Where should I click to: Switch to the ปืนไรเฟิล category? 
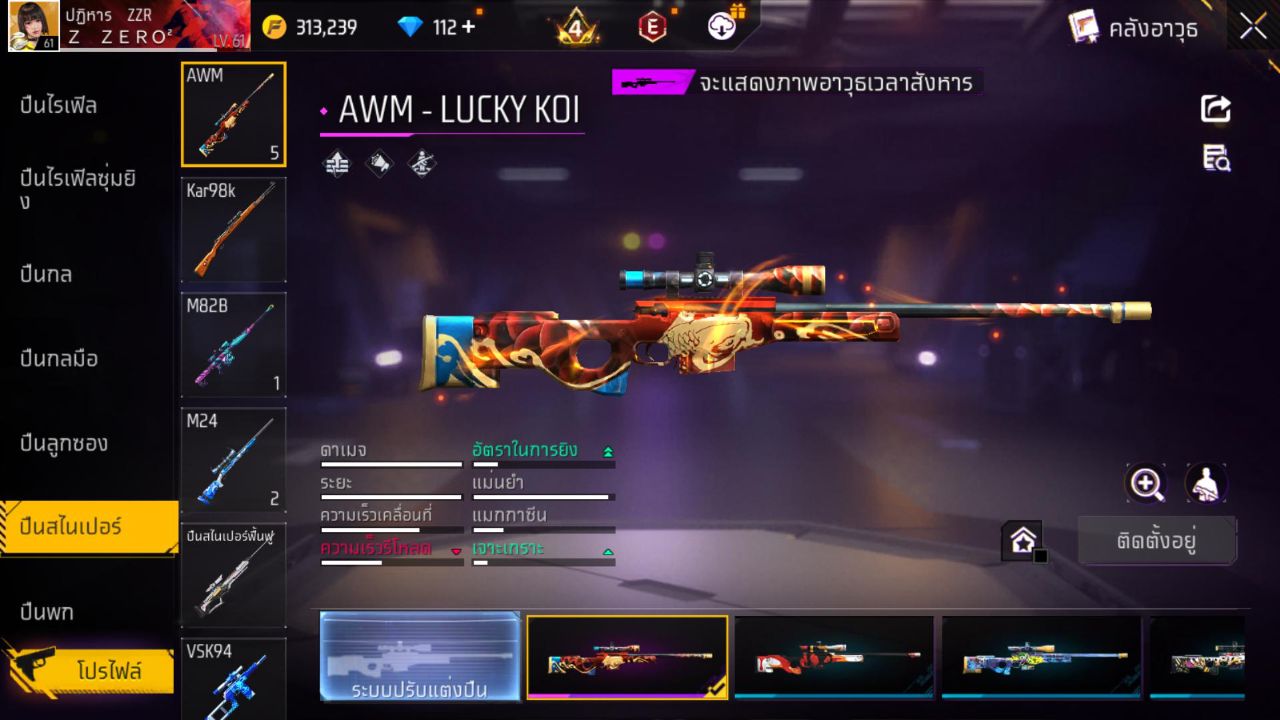[x=60, y=105]
